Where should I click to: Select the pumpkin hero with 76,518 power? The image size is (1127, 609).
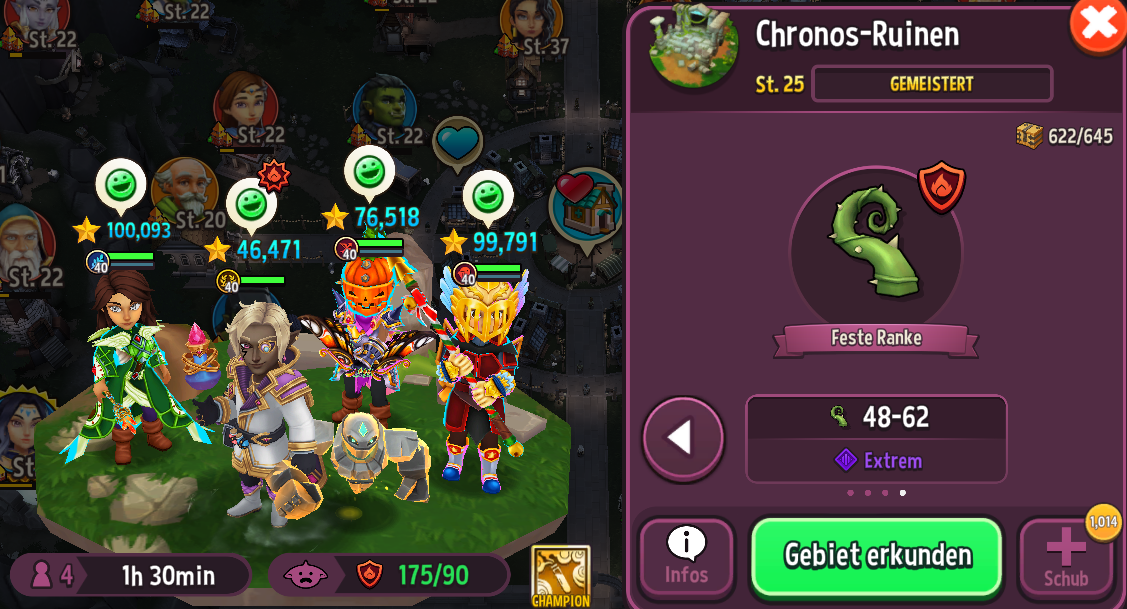(x=366, y=340)
